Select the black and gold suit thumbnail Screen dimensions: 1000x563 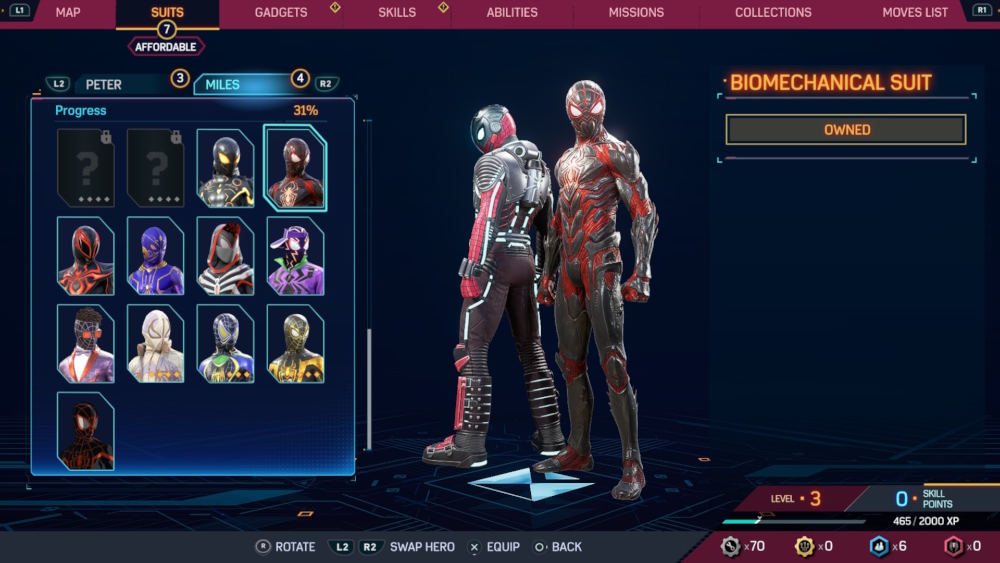tap(225, 168)
